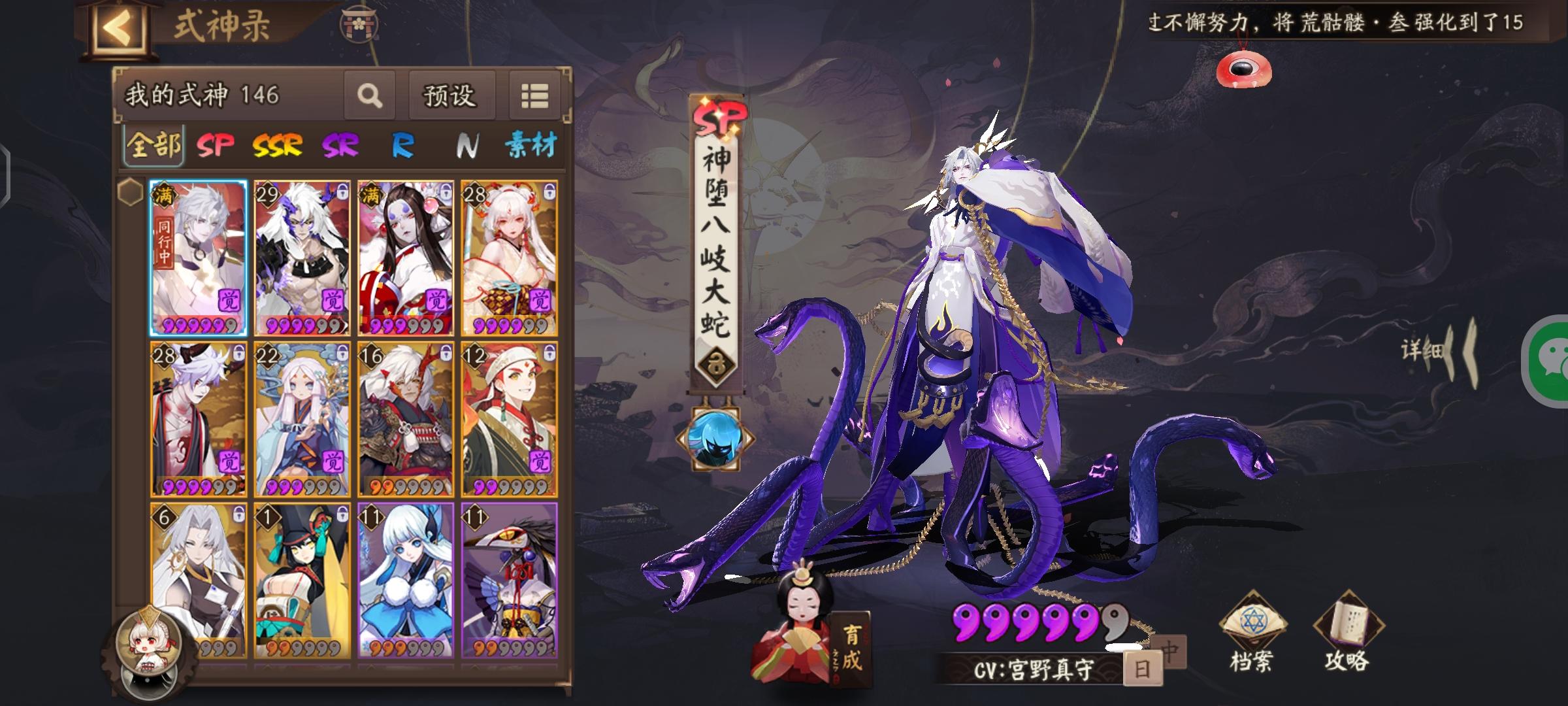Open the 素材 material tab
Screen dimensions: 1568x706
[532, 146]
